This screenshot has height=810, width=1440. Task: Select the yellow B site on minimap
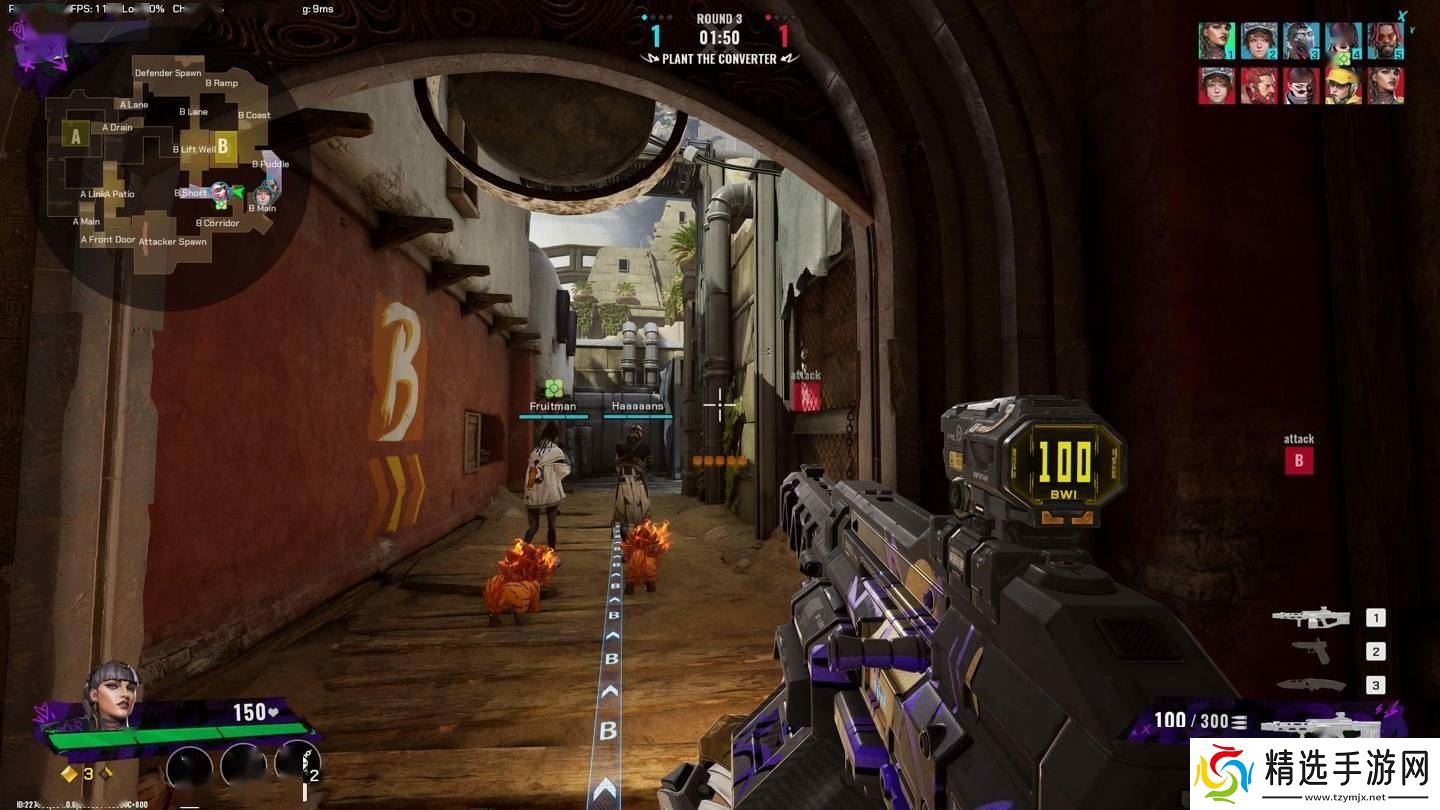pyautogui.click(x=223, y=146)
